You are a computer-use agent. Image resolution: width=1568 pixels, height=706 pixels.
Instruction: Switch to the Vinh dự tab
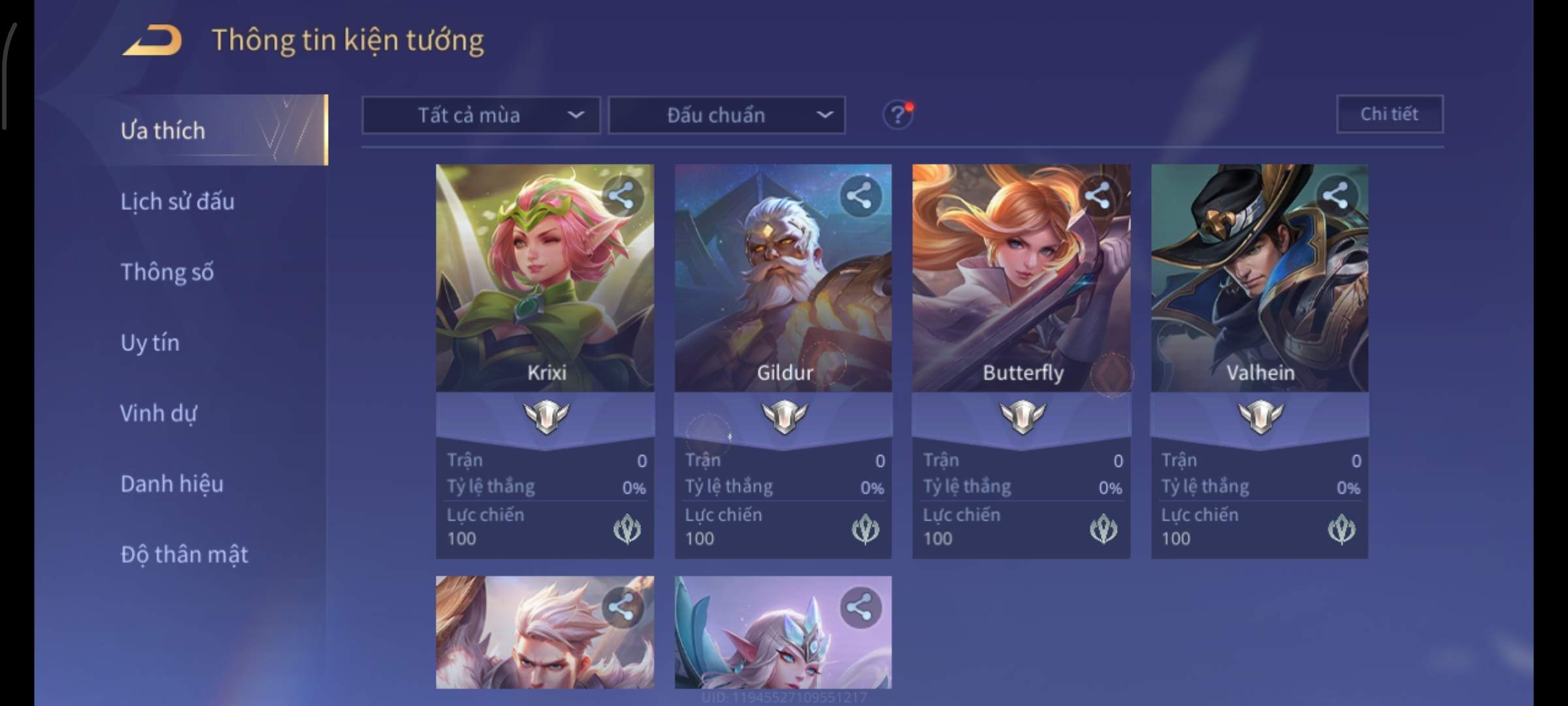[159, 413]
